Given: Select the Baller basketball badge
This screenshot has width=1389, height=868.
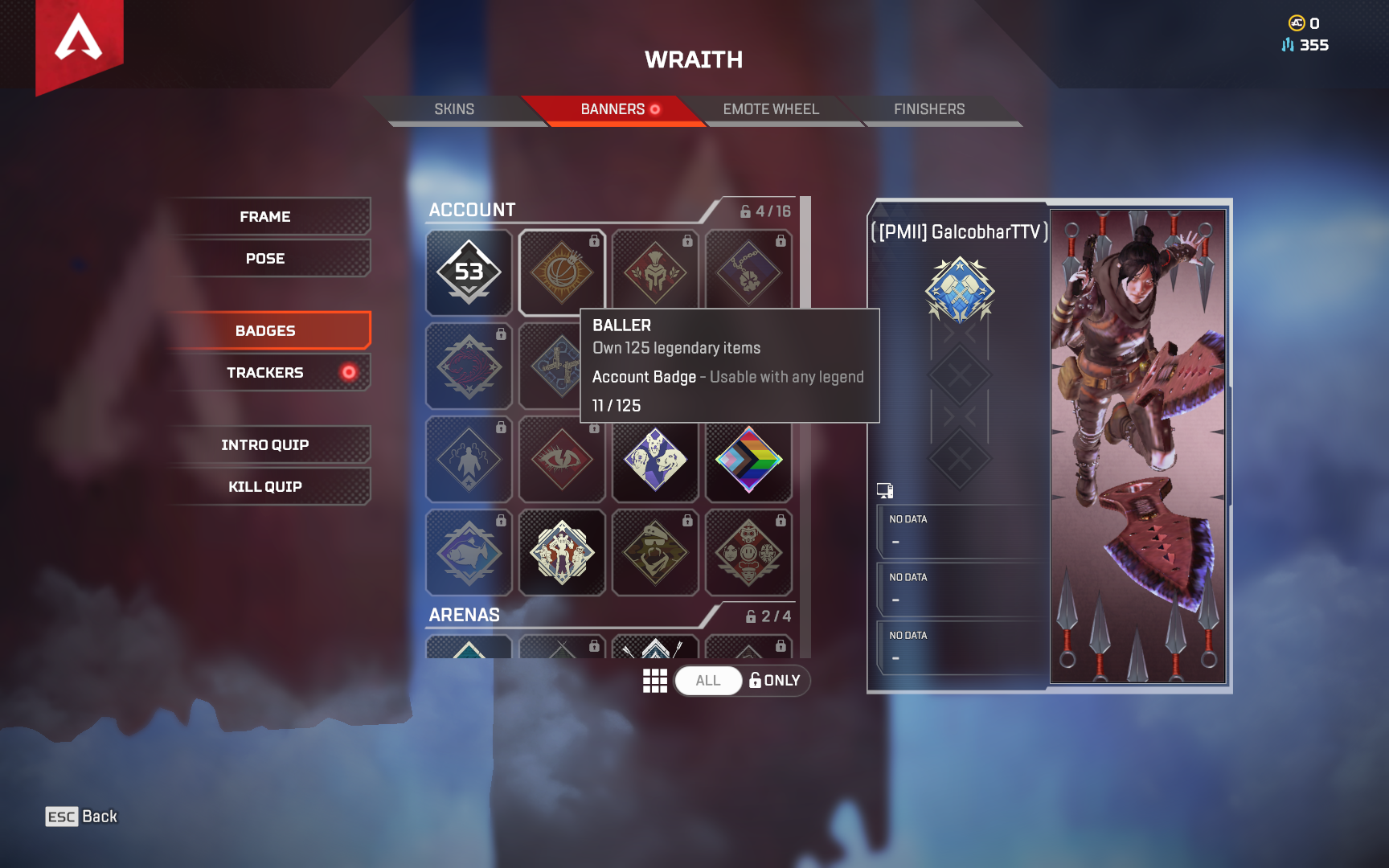Looking at the screenshot, I should coord(562,273).
